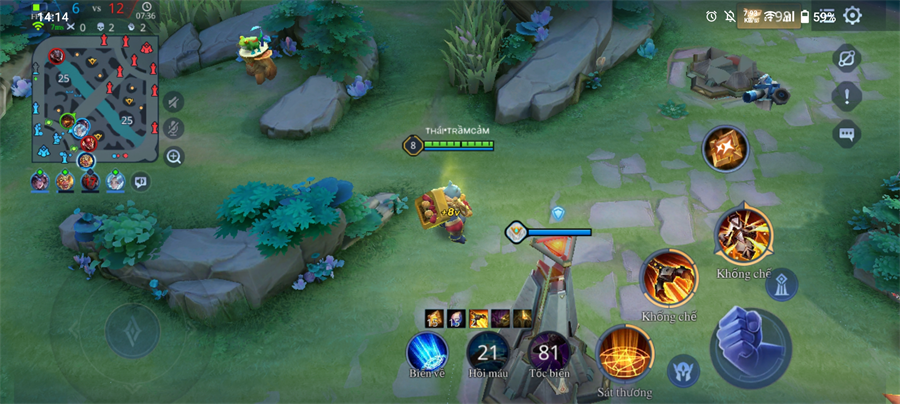Activate the Hồi máu heal skill
The height and width of the screenshot is (404, 900).
click(488, 353)
